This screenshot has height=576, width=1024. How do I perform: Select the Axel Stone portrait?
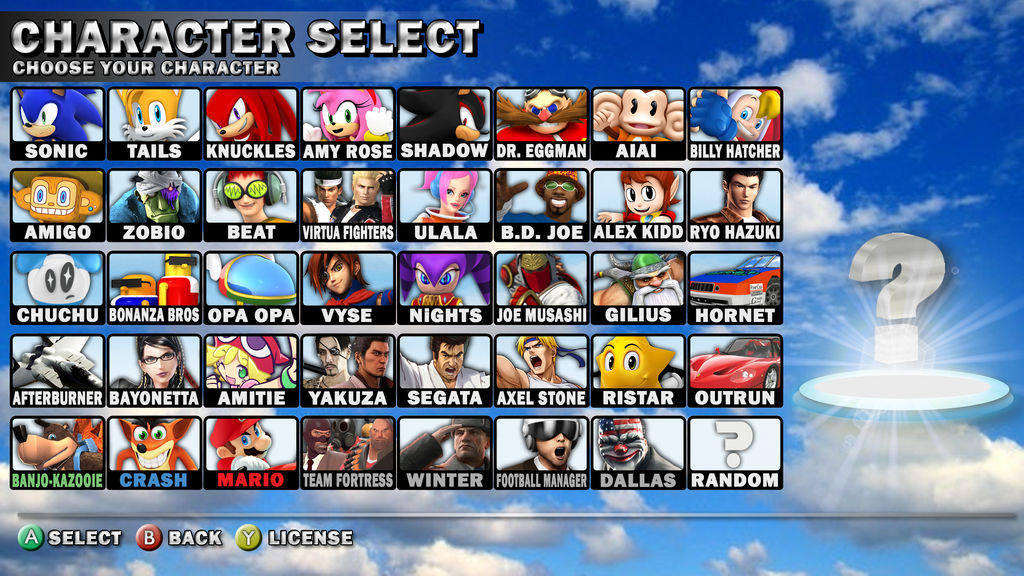click(x=541, y=370)
